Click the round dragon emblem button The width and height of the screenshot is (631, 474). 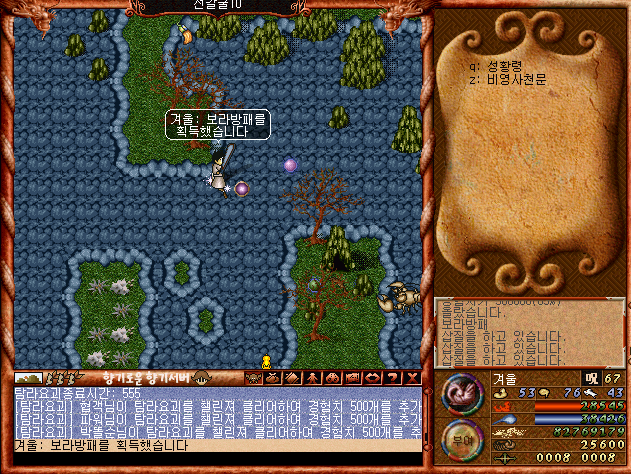462,391
